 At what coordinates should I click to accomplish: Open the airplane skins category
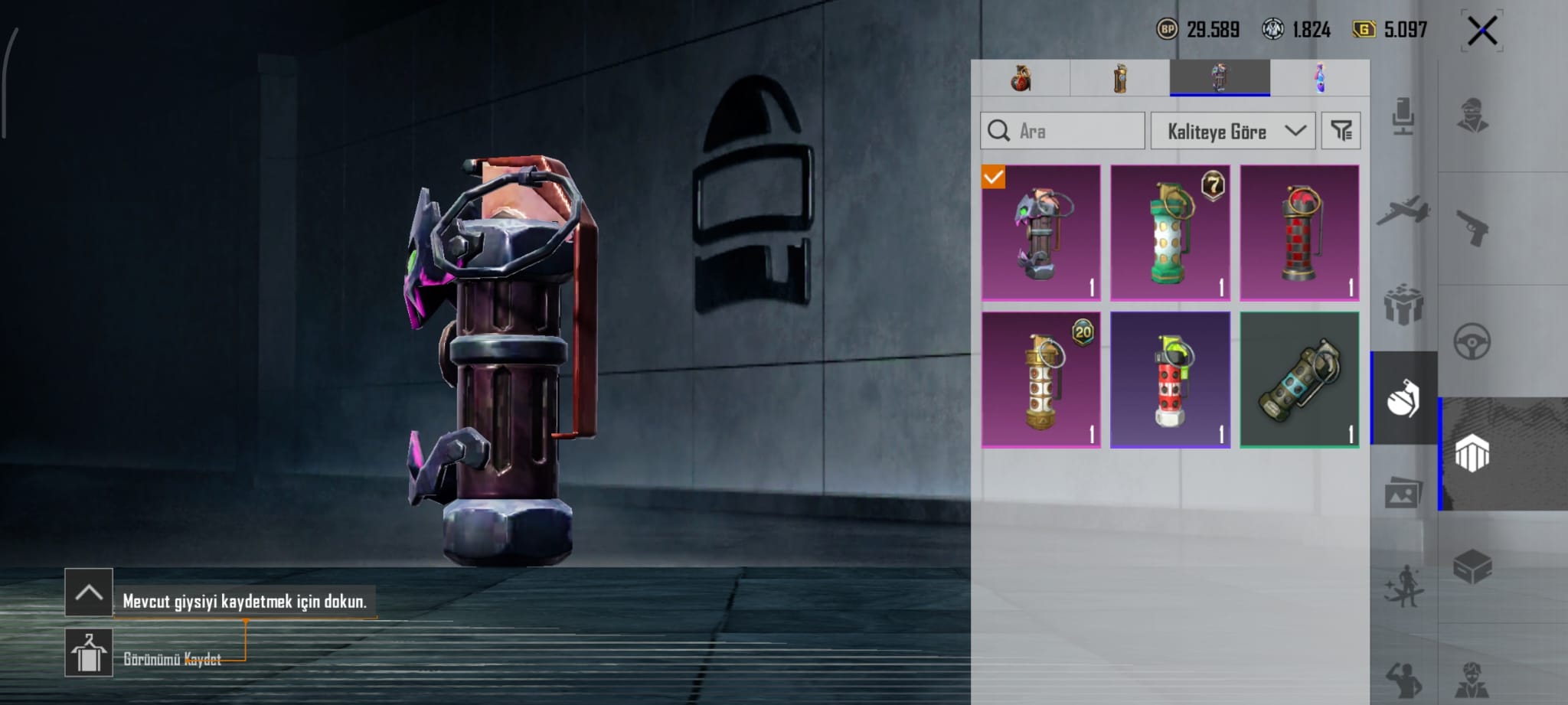pos(1403,211)
